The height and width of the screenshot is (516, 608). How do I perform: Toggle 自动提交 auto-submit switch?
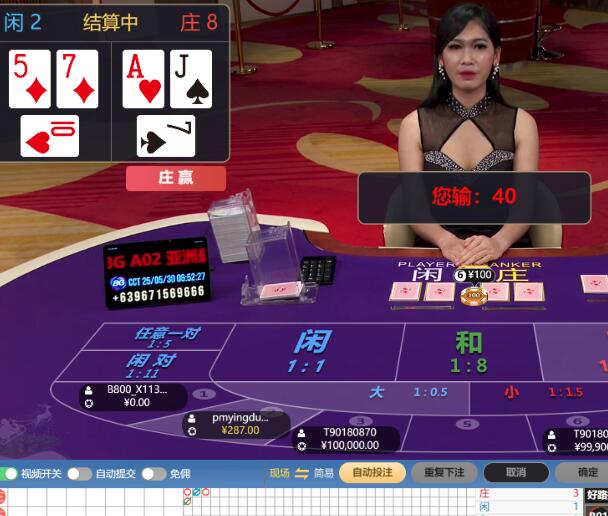pos(80,473)
